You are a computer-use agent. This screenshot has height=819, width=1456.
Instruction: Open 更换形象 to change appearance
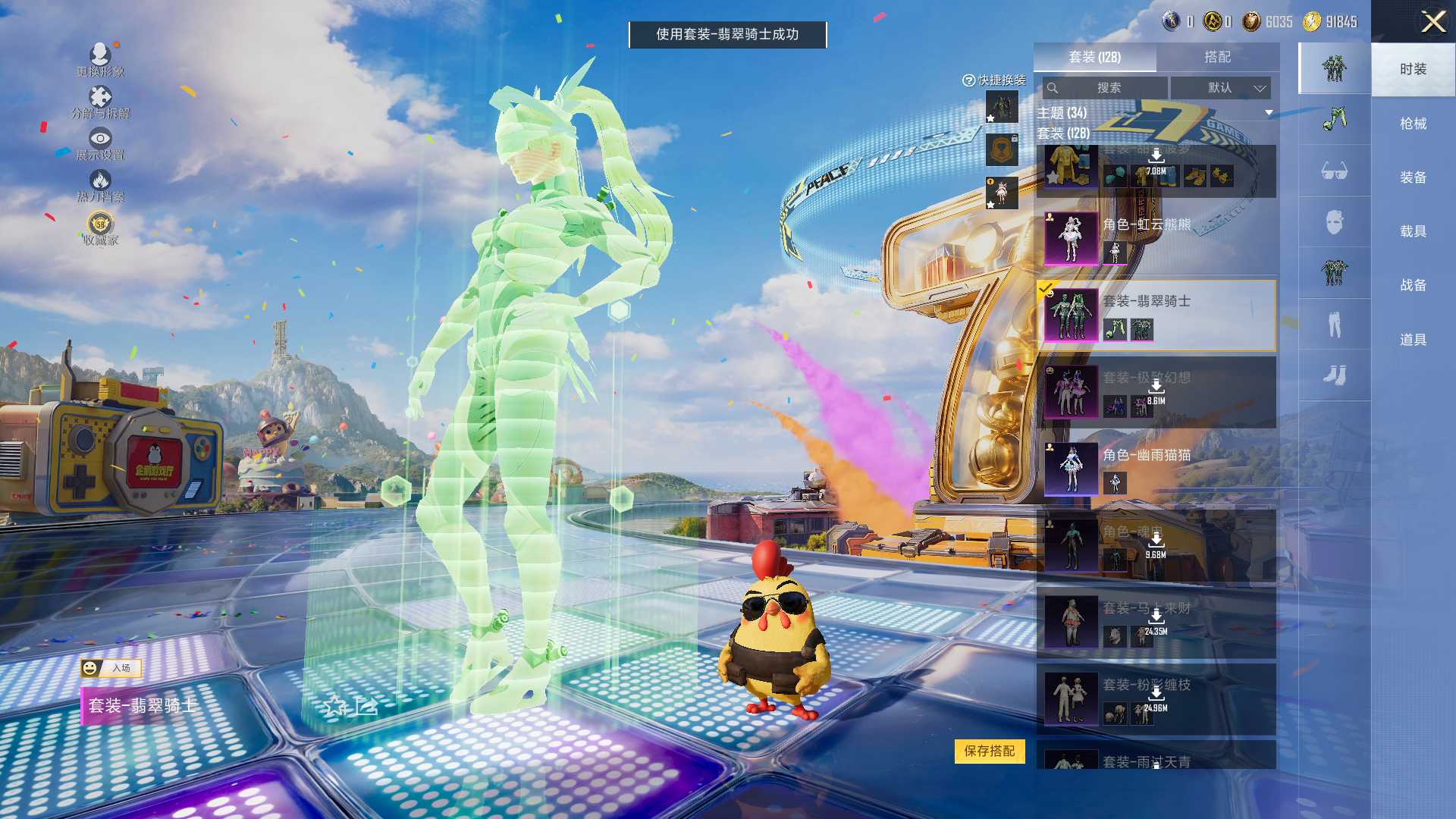point(100,60)
